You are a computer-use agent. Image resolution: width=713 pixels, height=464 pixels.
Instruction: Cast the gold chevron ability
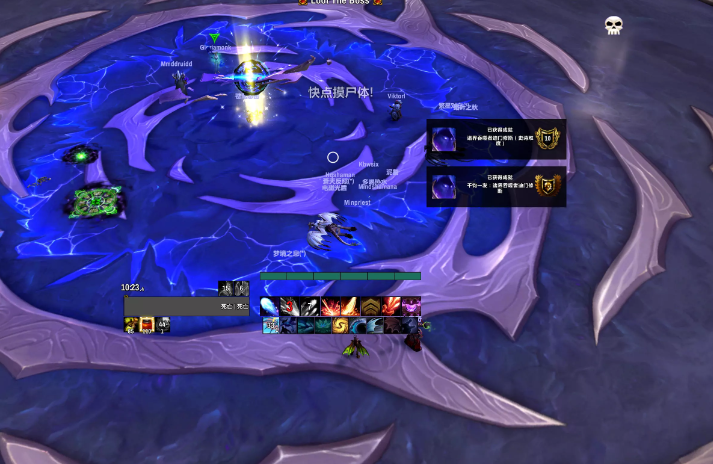coord(370,307)
